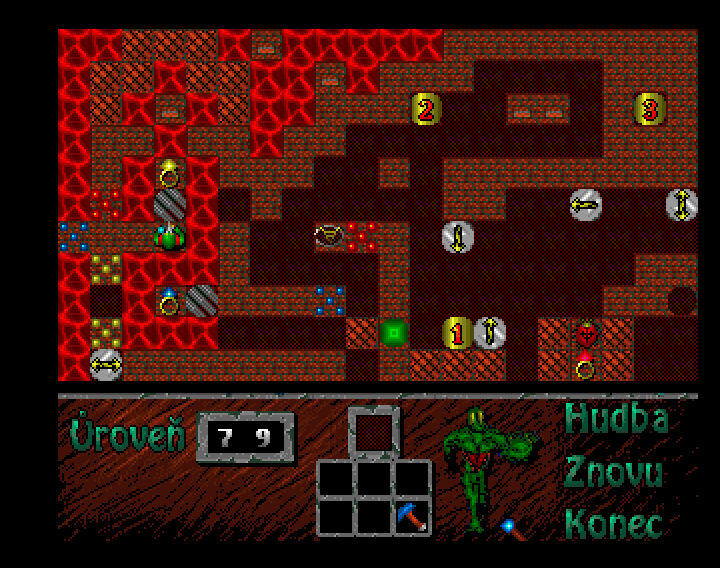721x568 pixels.
Task: Quit the game via Konec
Action: coord(613,523)
